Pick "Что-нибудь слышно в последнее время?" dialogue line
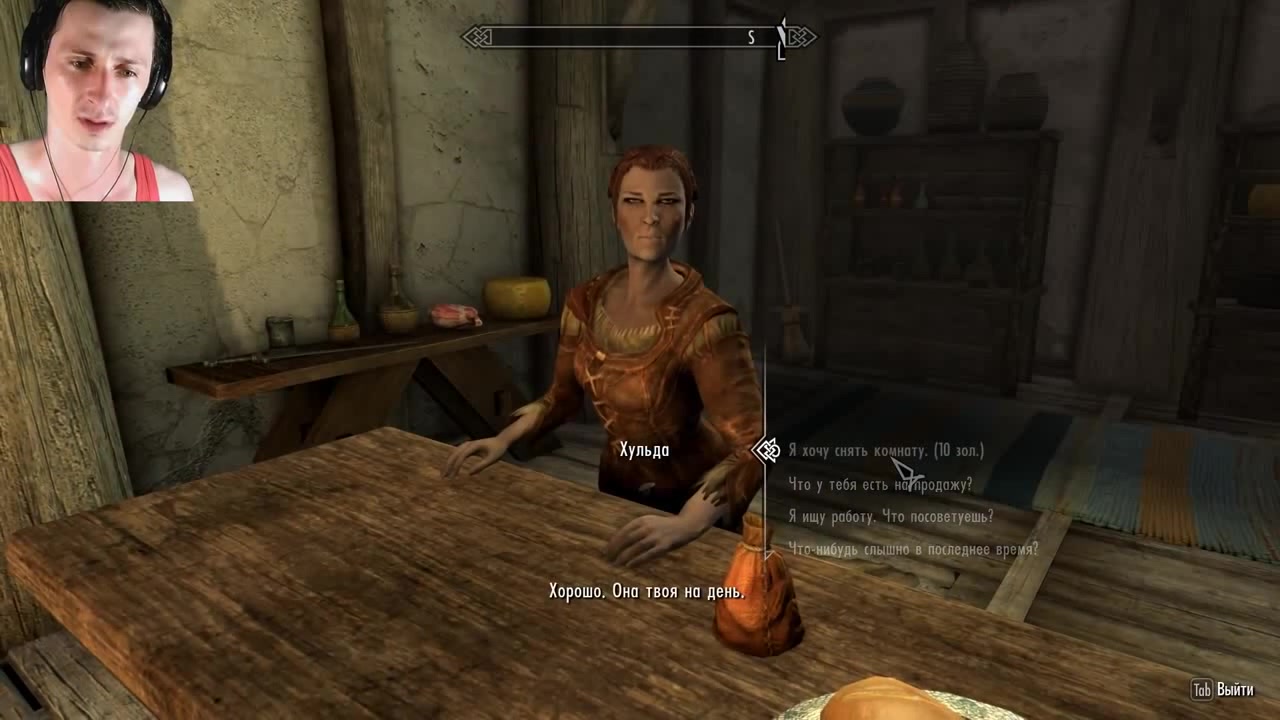 tap(913, 549)
